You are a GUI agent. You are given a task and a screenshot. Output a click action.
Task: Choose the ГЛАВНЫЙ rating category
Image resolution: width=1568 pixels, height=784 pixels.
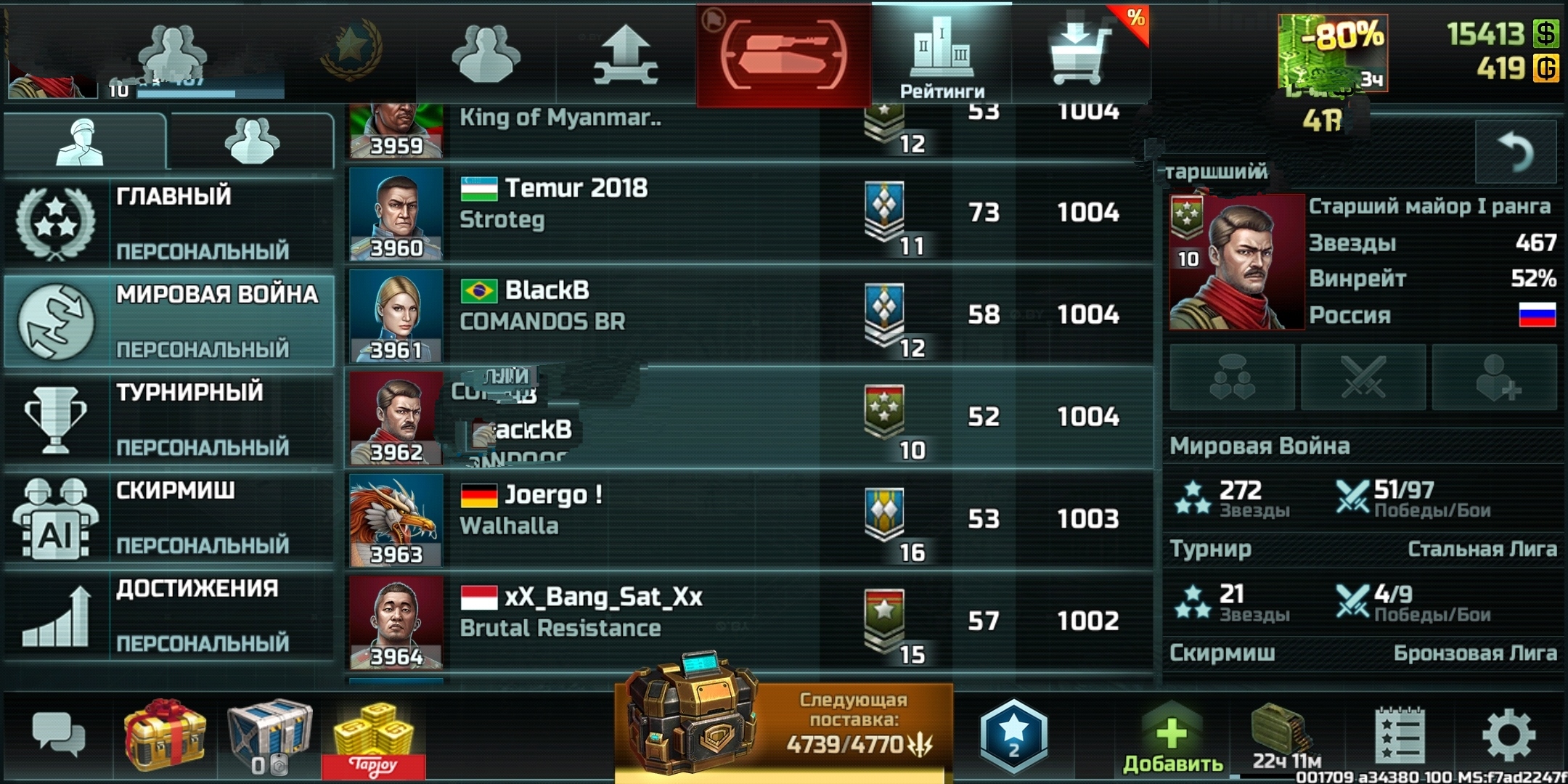169,222
